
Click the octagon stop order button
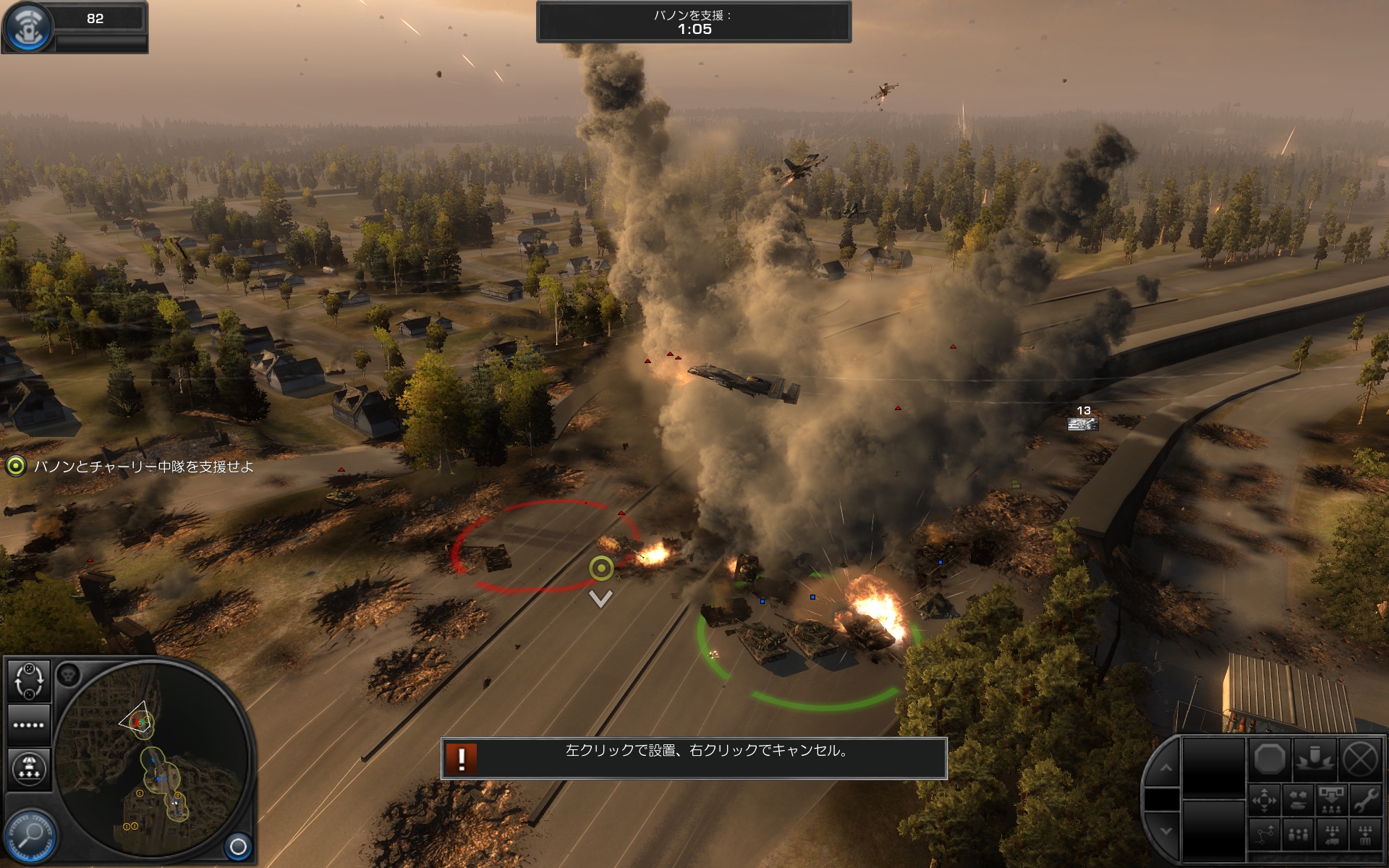click(1270, 759)
